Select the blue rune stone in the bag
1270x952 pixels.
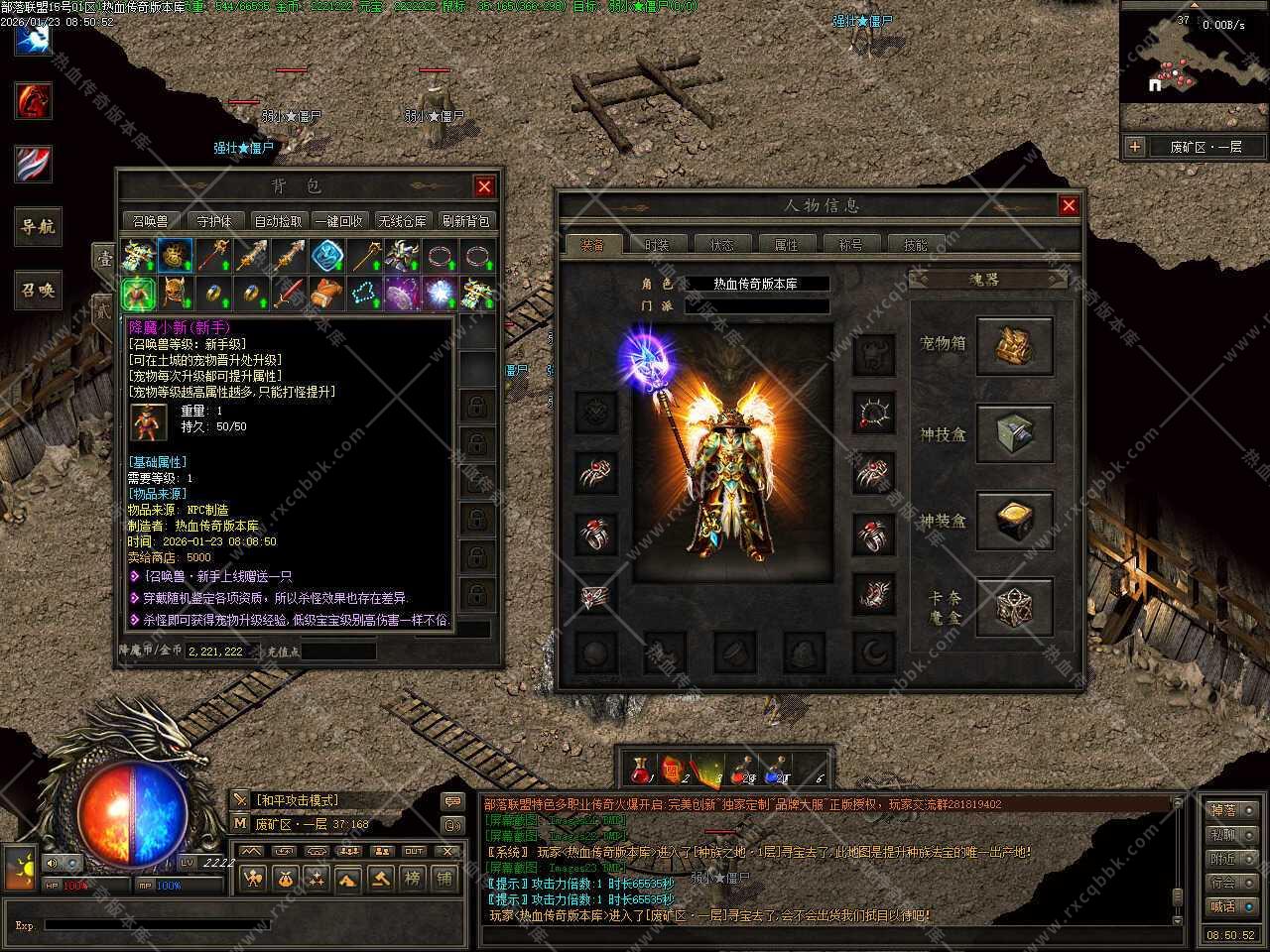326,256
